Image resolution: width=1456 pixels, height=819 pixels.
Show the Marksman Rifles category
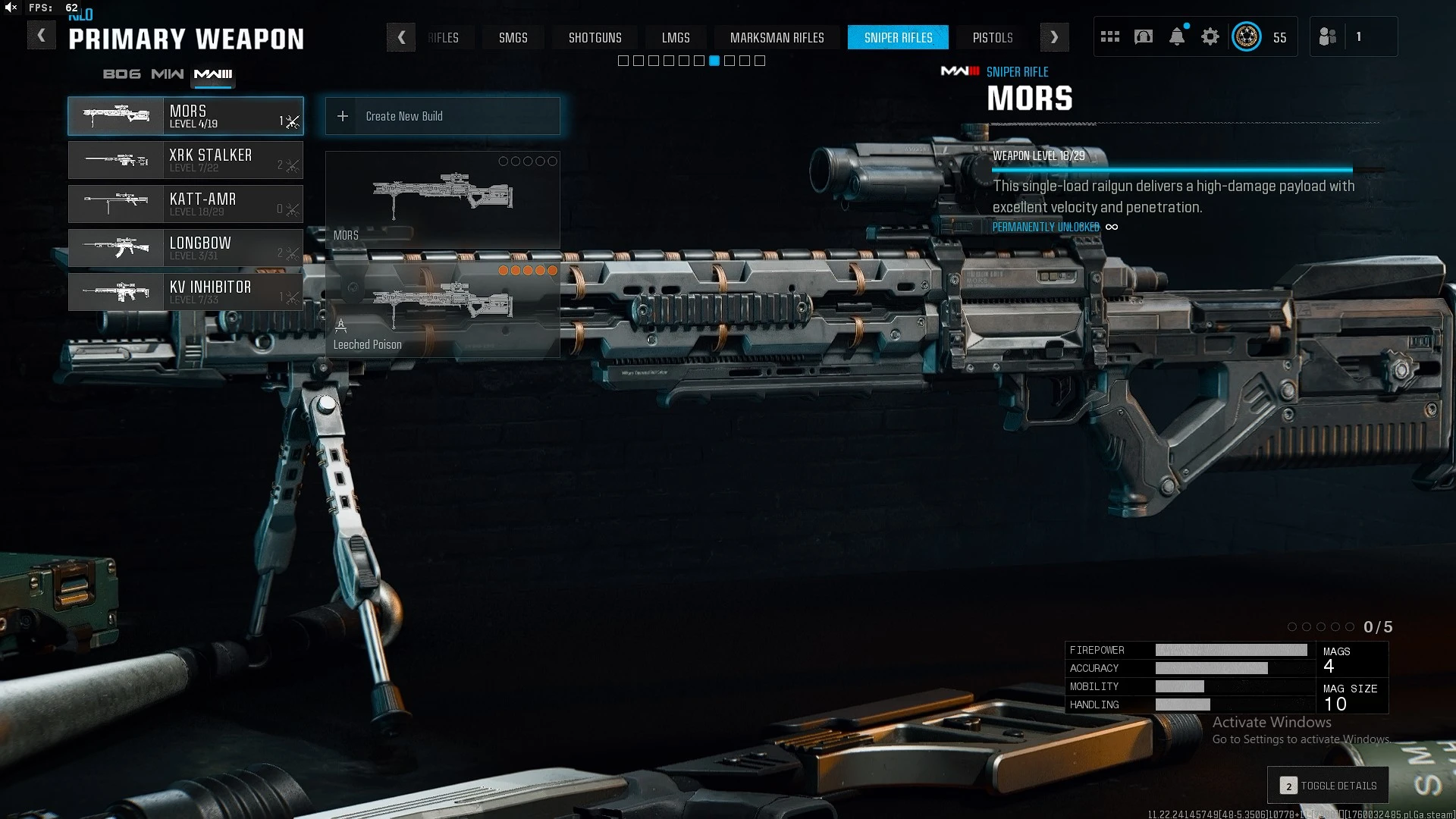tap(777, 37)
